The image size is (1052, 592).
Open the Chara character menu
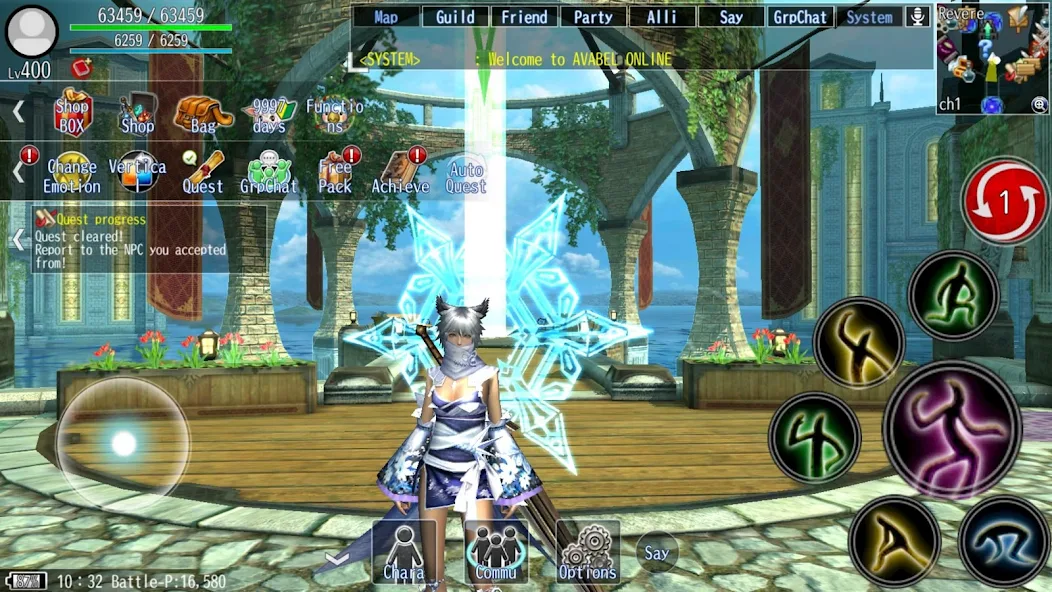click(404, 552)
